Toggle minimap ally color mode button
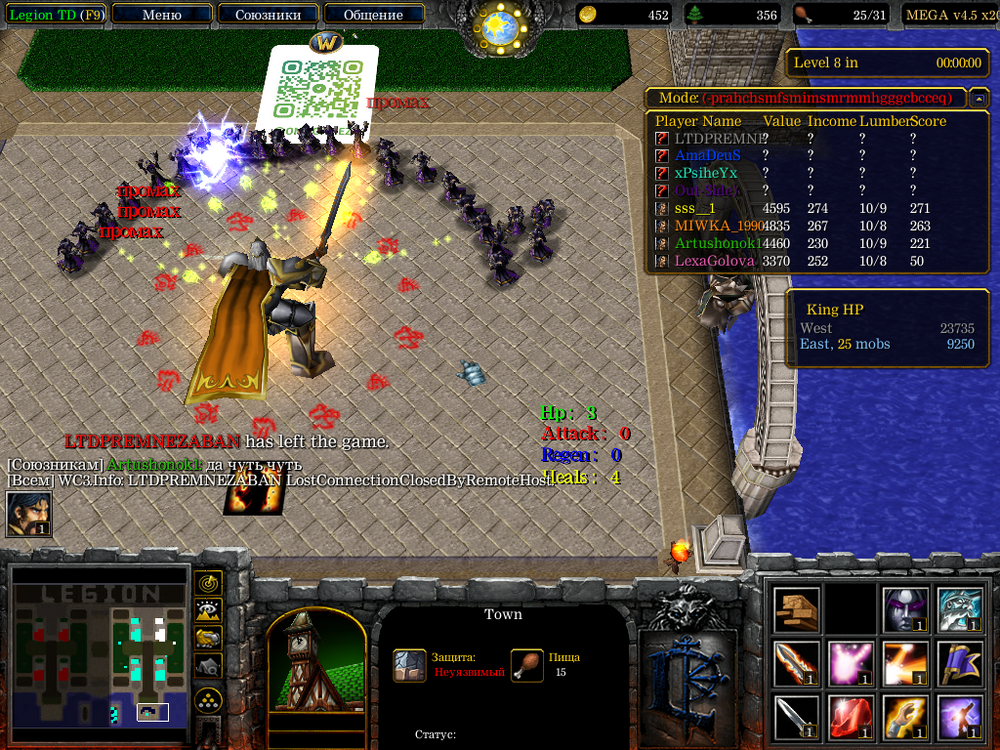This screenshot has width=1000, height=750. click(208, 638)
